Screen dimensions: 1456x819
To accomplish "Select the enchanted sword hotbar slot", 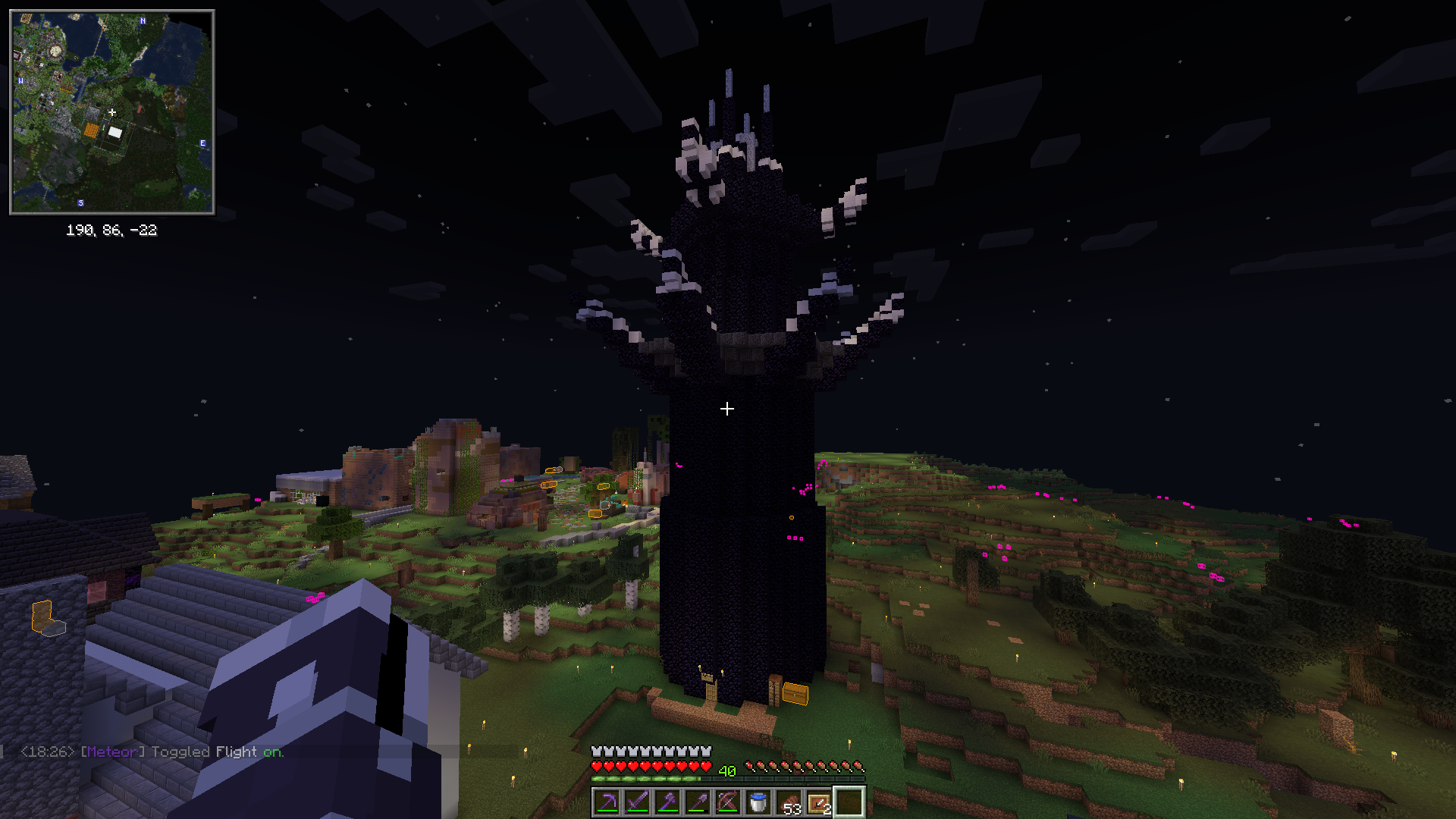I will [638, 802].
